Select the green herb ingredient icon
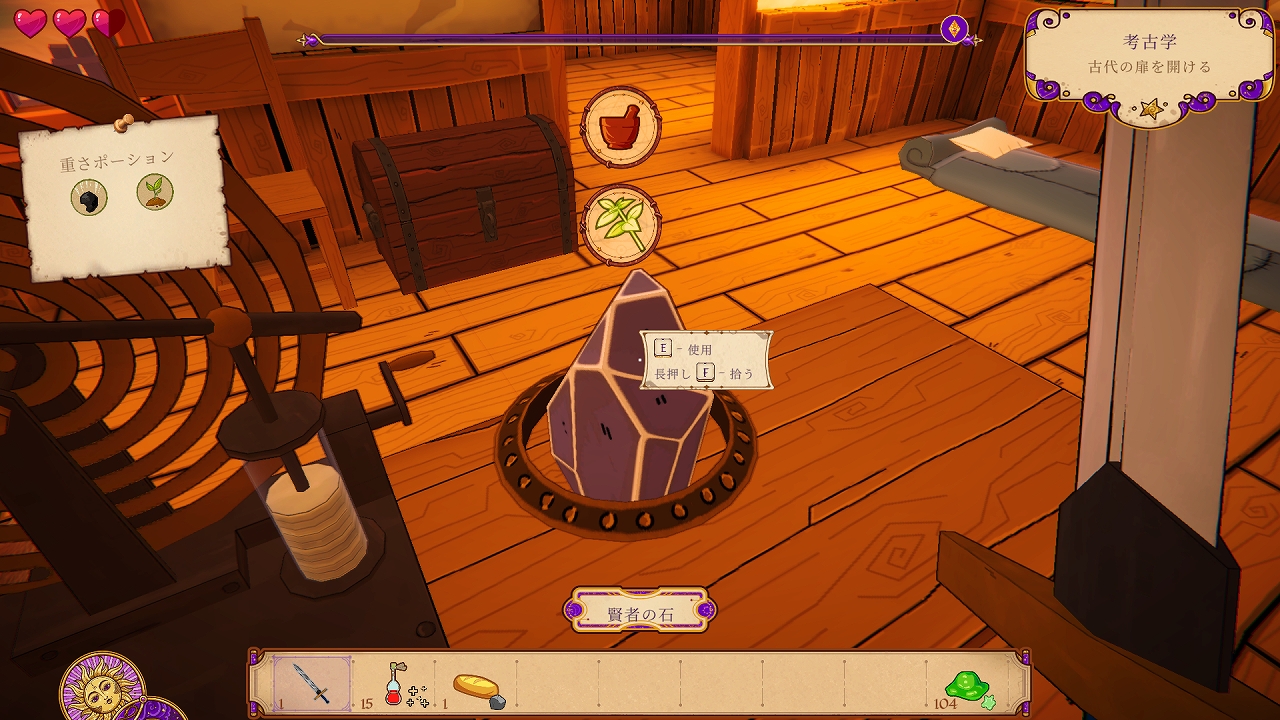1280x720 pixels. [x=621, y=224]
